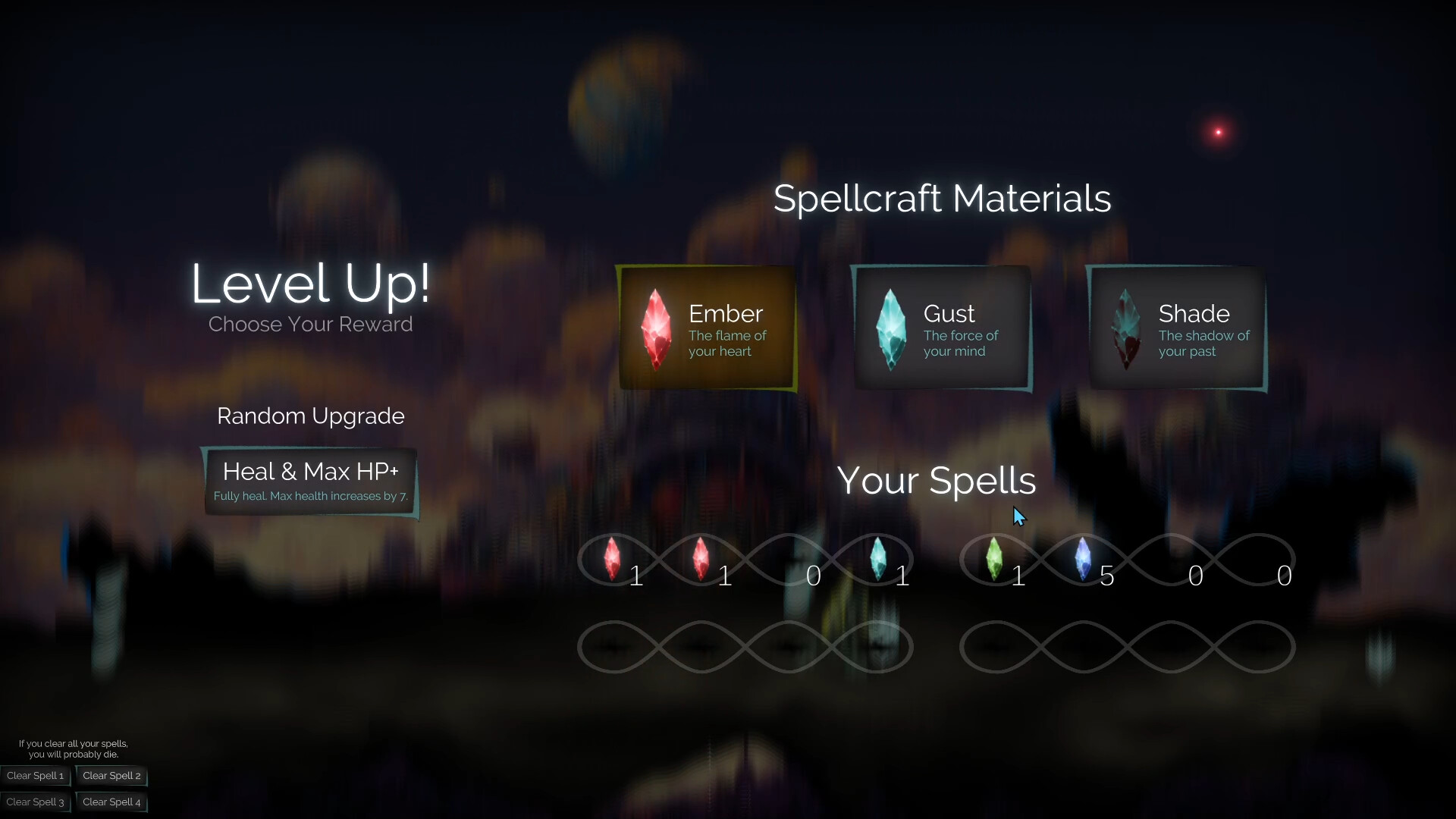Click the first red ember gem in Spell 1

613,559
